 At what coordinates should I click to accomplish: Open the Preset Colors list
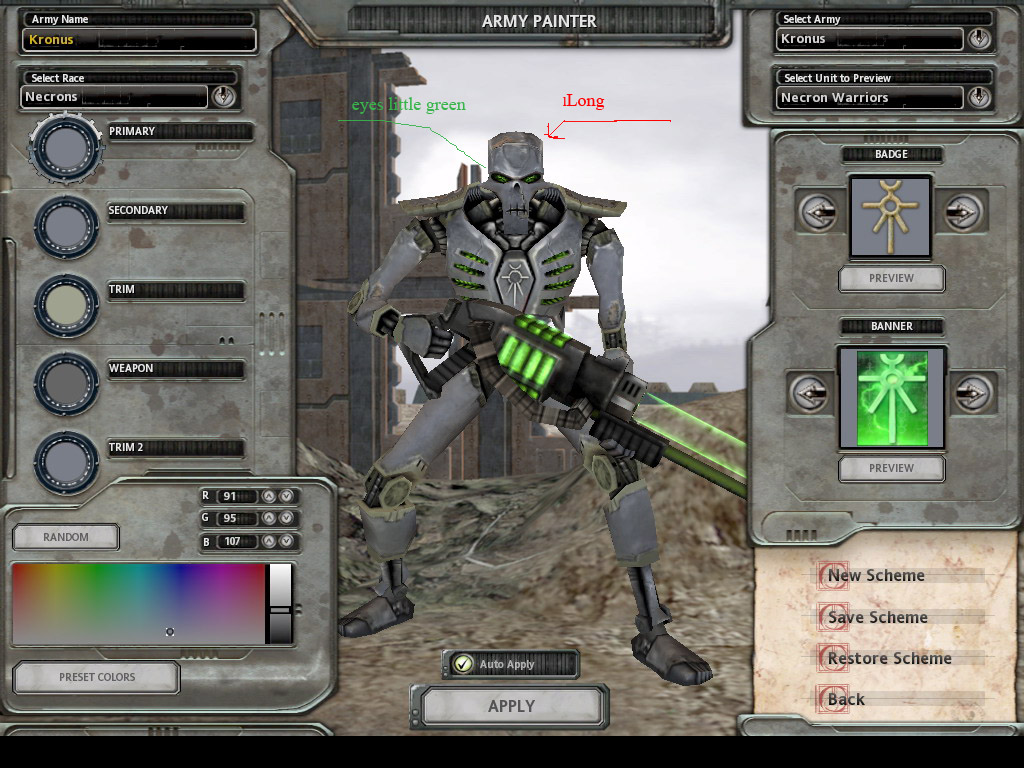(x=97, y=677)
